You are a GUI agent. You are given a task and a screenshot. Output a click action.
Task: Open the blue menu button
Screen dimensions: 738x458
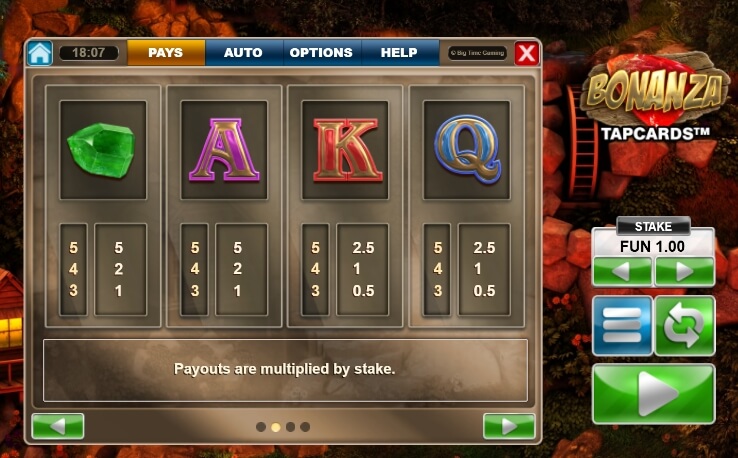(622, 326)
